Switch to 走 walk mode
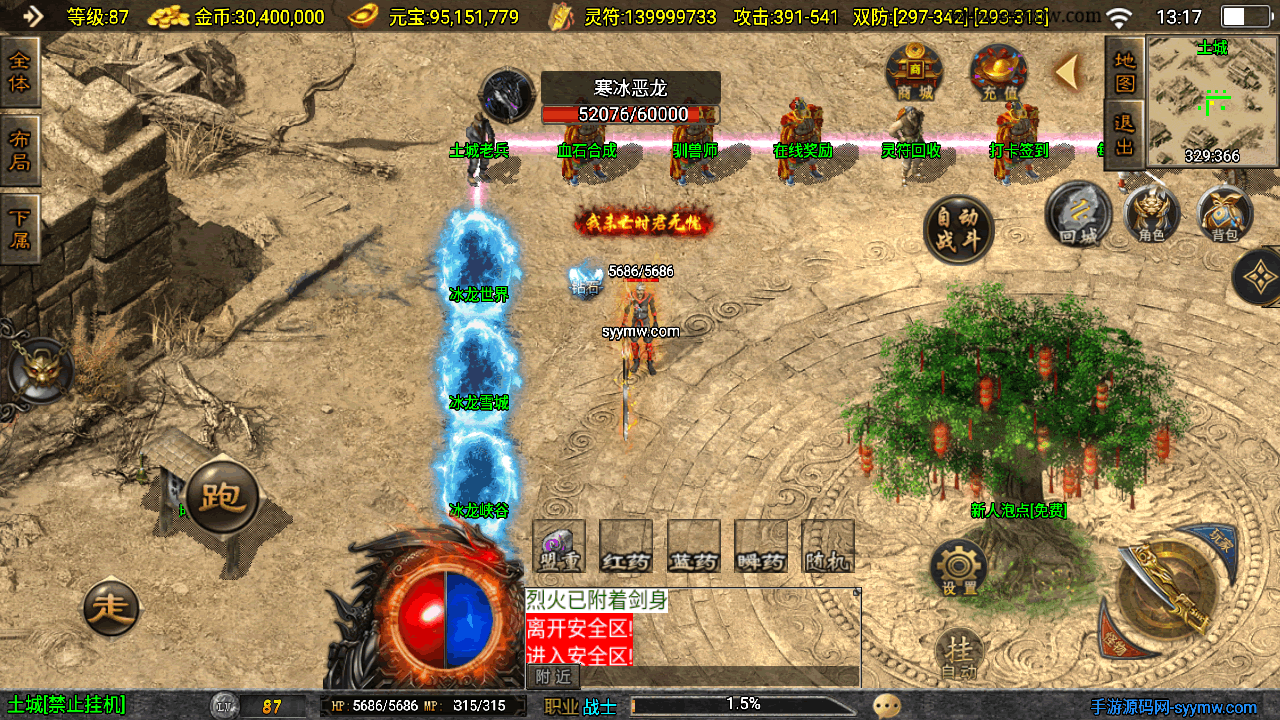The width and height of the screenshot is (1280, 720). [x=110, y=606]
